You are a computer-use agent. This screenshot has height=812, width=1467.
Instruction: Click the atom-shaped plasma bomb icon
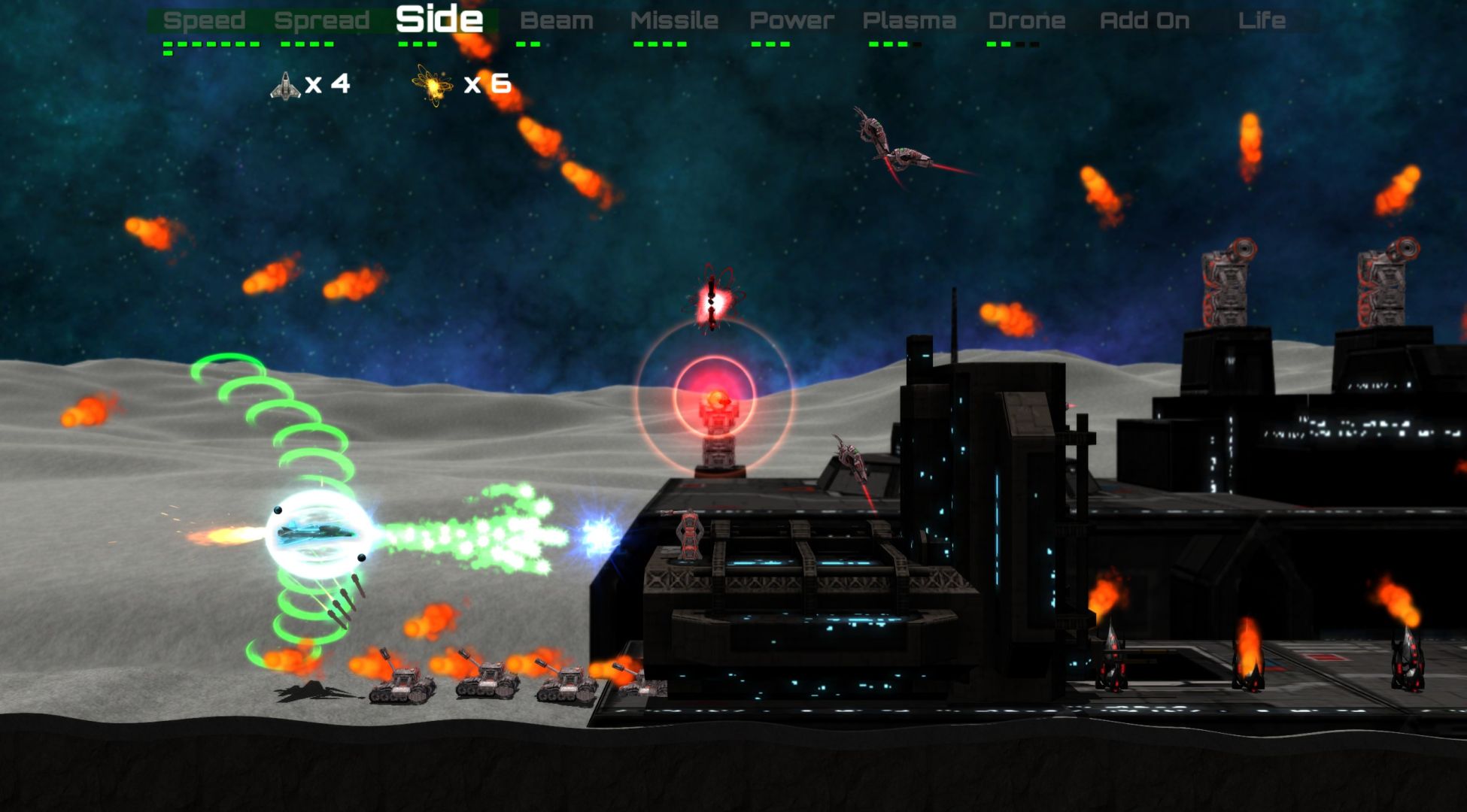point(430,85)
